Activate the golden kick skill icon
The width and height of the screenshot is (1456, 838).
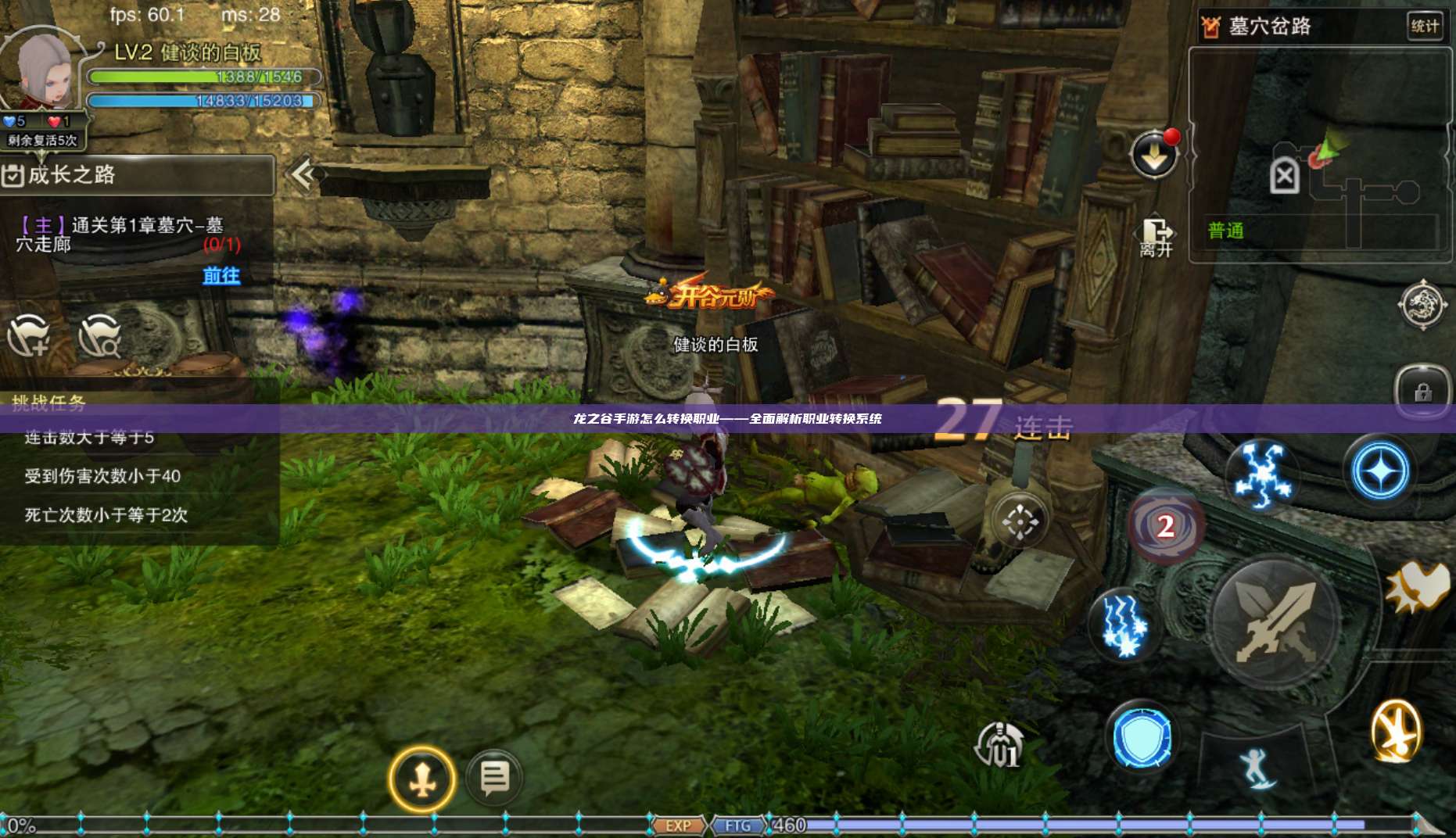pos(1396,732)
